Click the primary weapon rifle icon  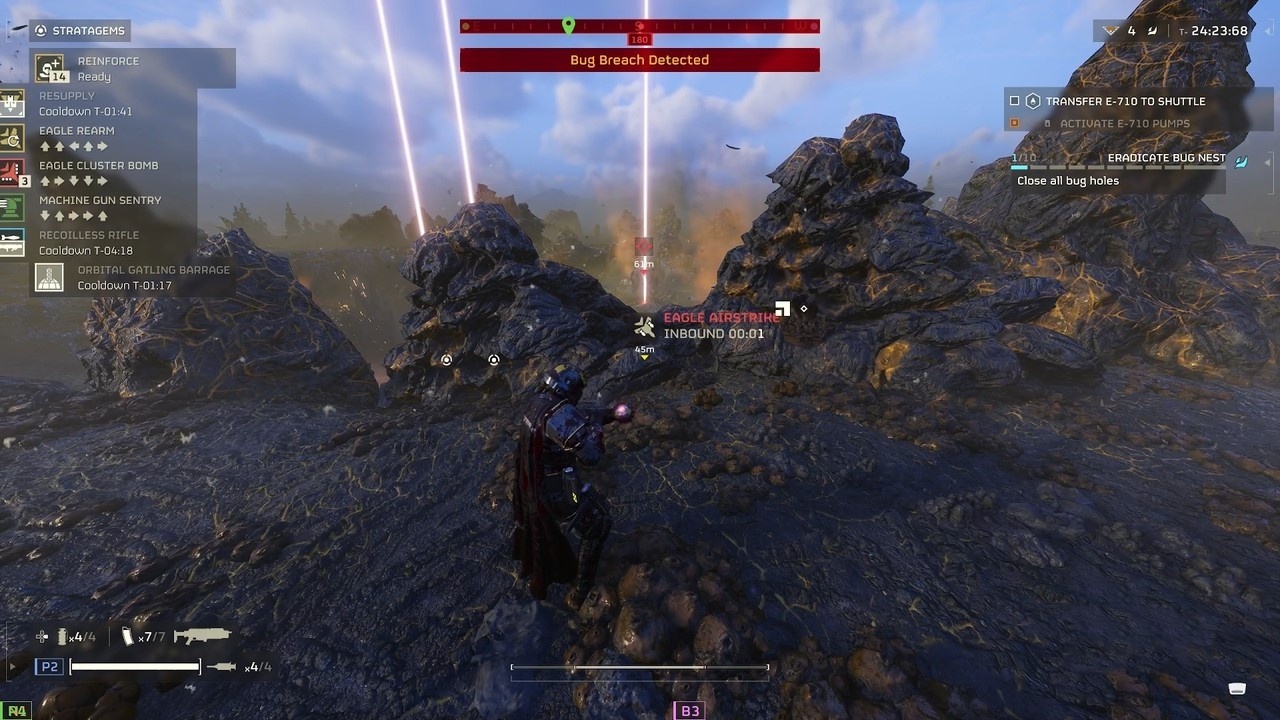point(202,635)
